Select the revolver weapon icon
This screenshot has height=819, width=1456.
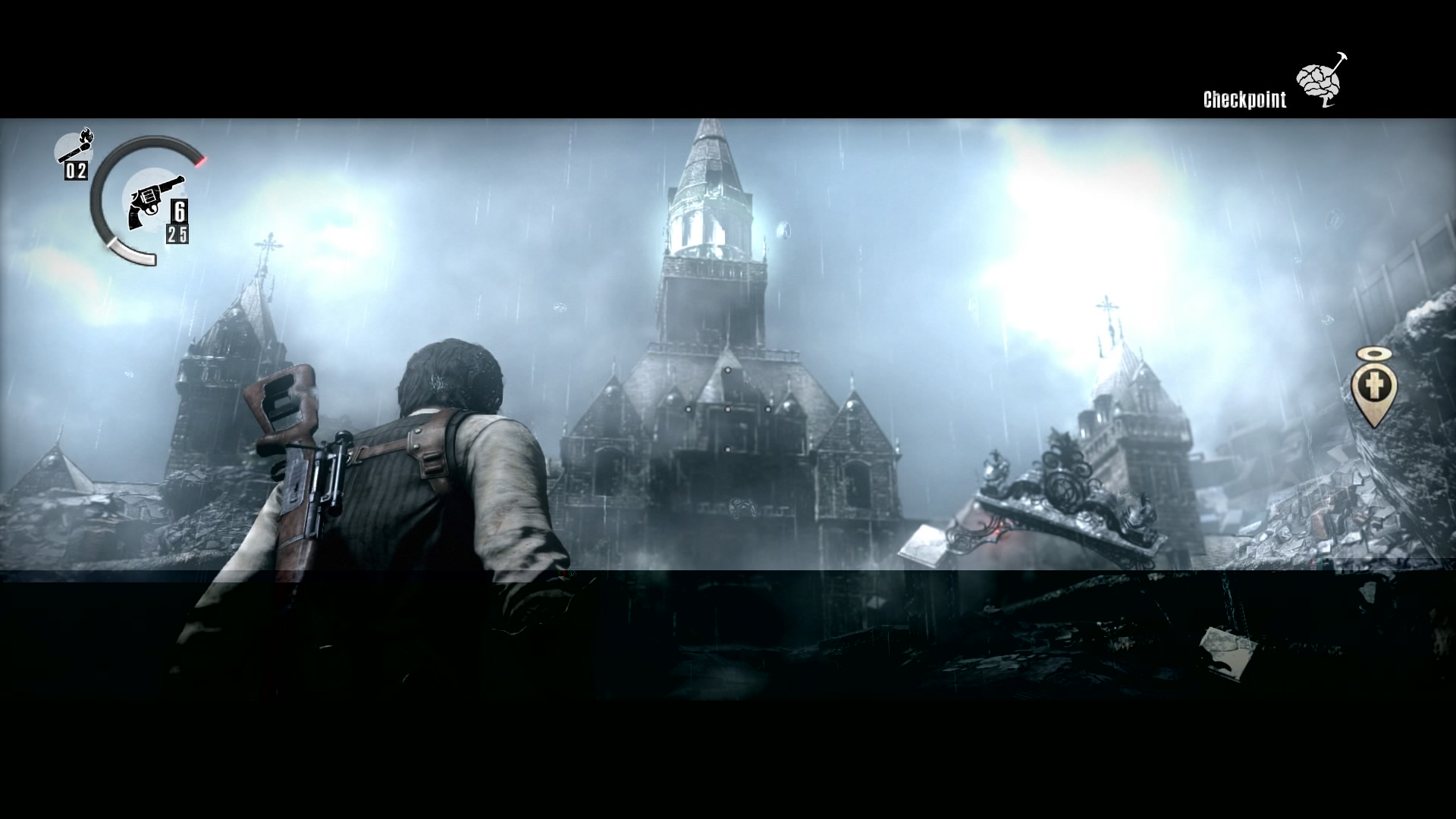[x=151, y=200]
